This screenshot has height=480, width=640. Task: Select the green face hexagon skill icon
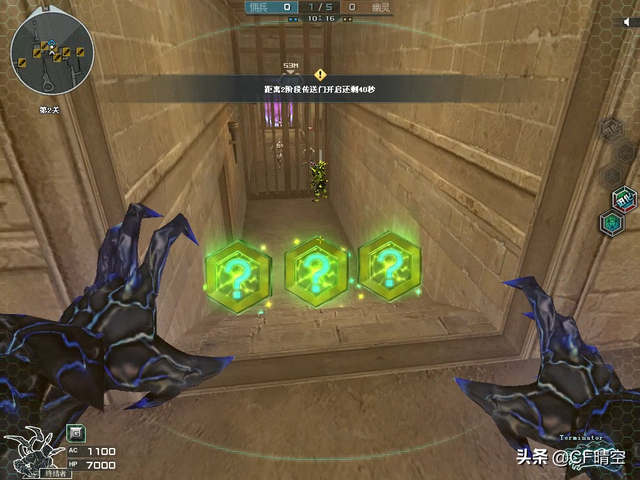pyautogui.click(x=610, y=222)
